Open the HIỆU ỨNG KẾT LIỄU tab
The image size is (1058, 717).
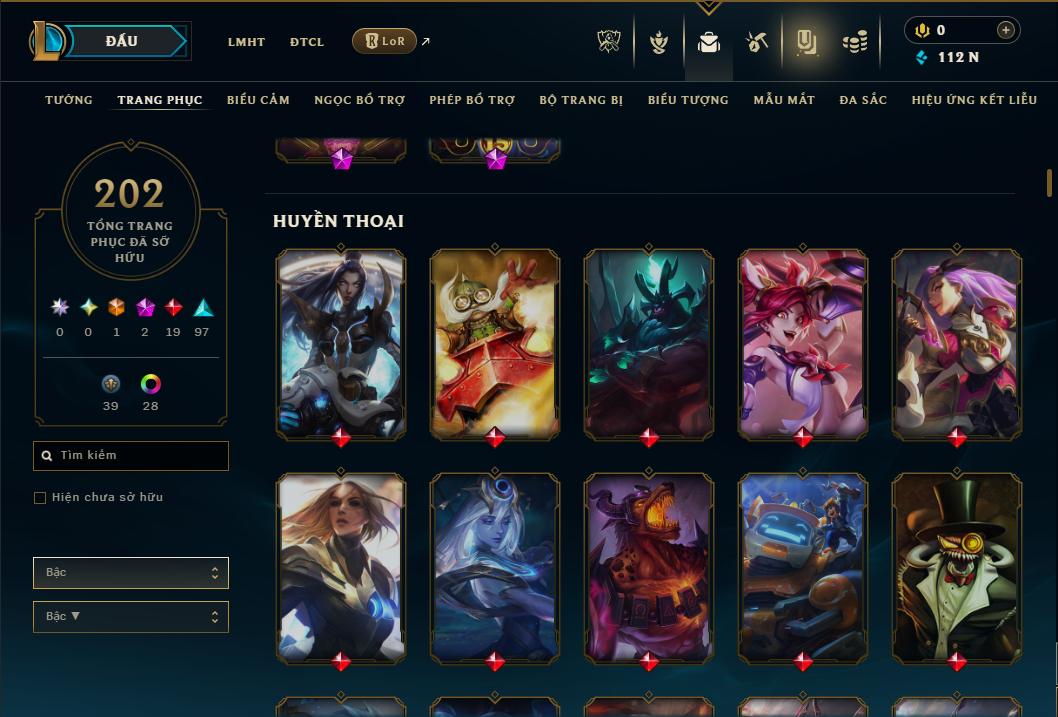[x=974, y=100]
